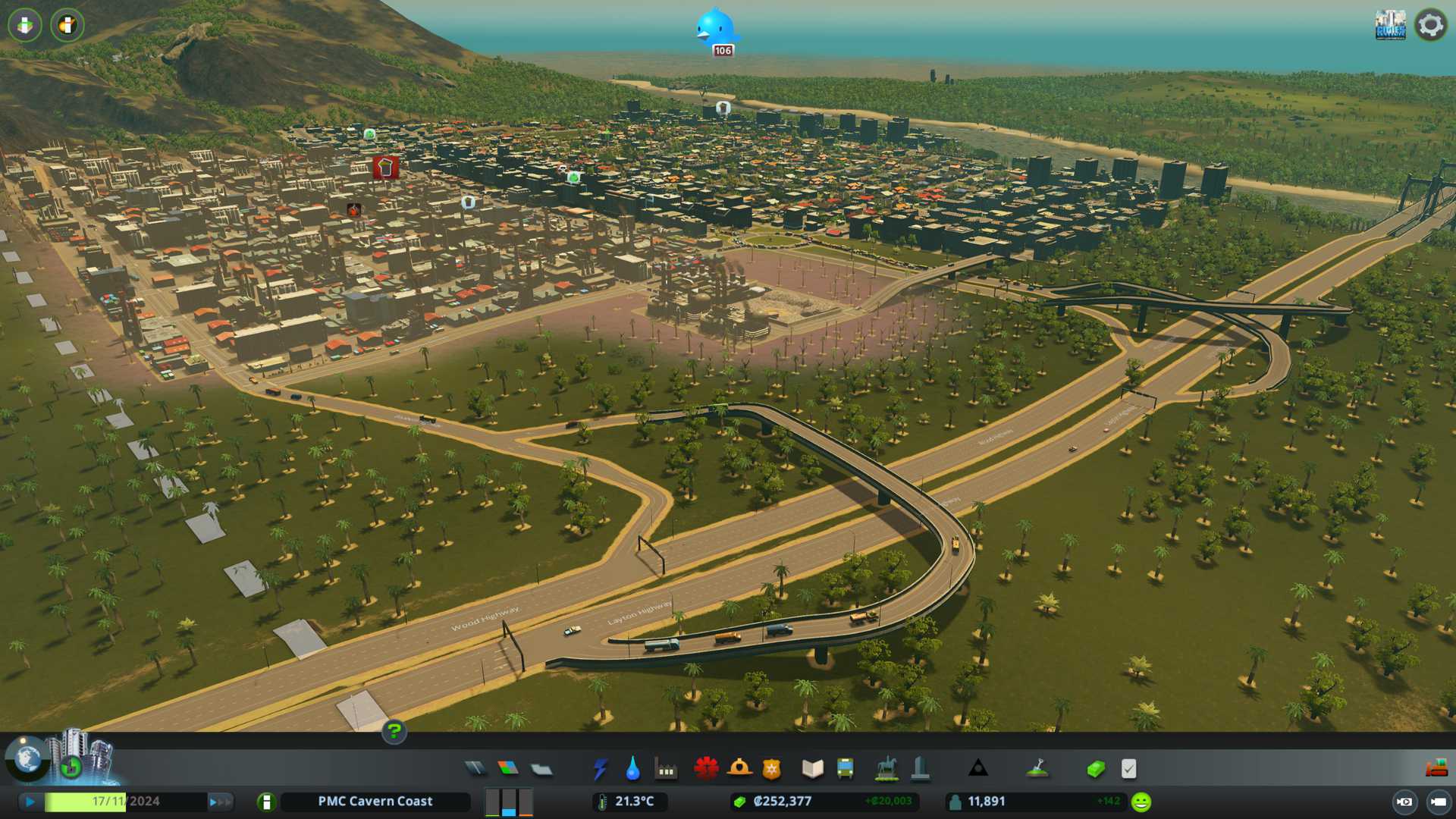The image size is (1456, 819).
Task: Open the Public Transport bus menu
Action: coord(845,769)
